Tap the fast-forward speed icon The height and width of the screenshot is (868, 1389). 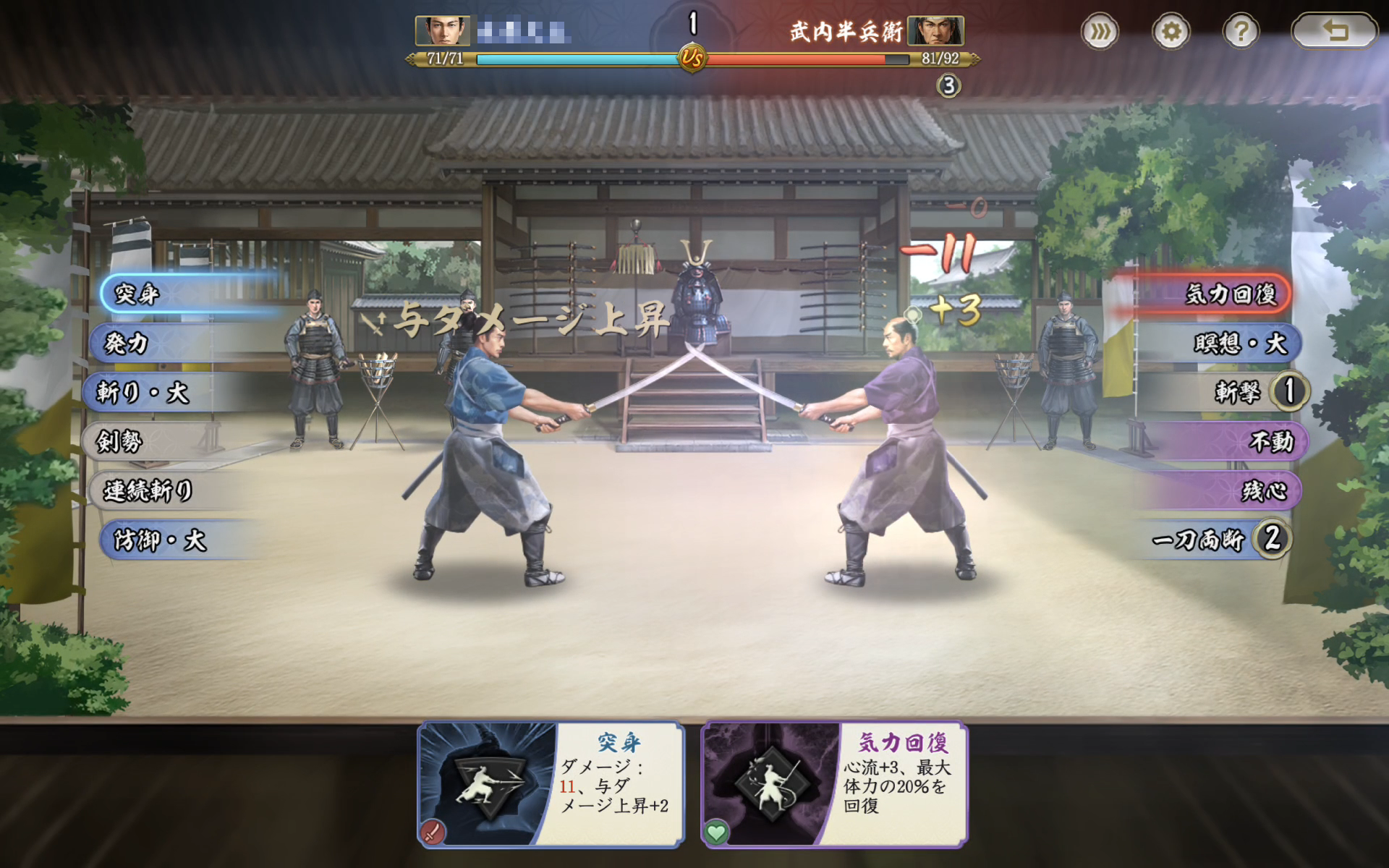pyautogui.click(x=1099, y=32)
